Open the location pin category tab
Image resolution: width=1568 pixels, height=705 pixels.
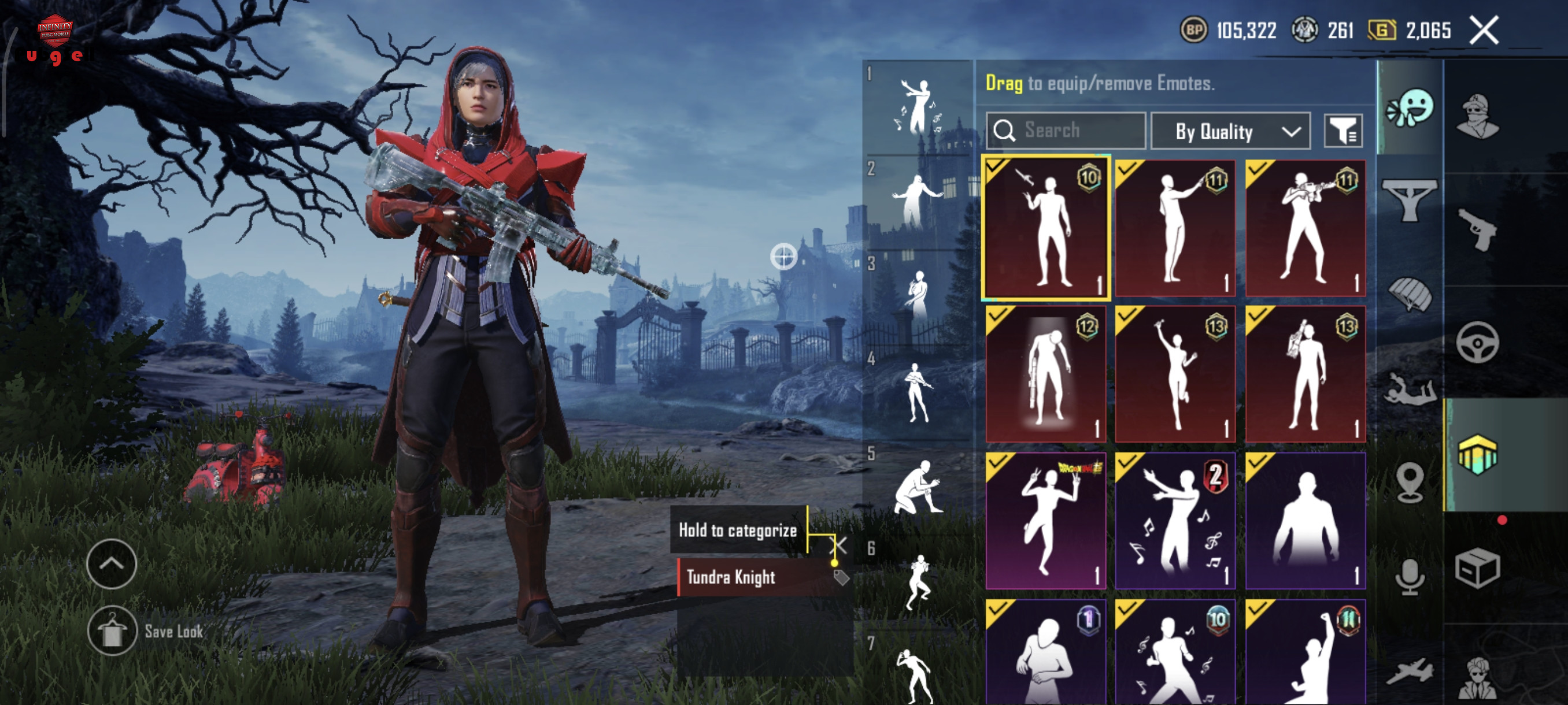click(x=1409, y=482)
